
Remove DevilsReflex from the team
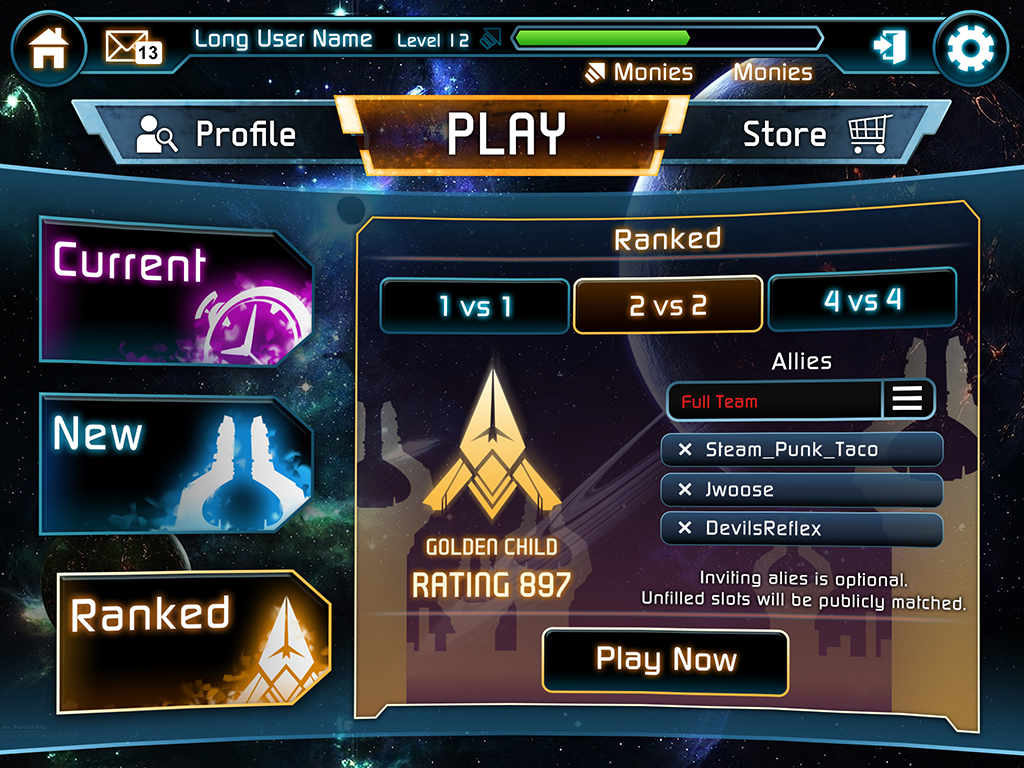coord(685,529)
